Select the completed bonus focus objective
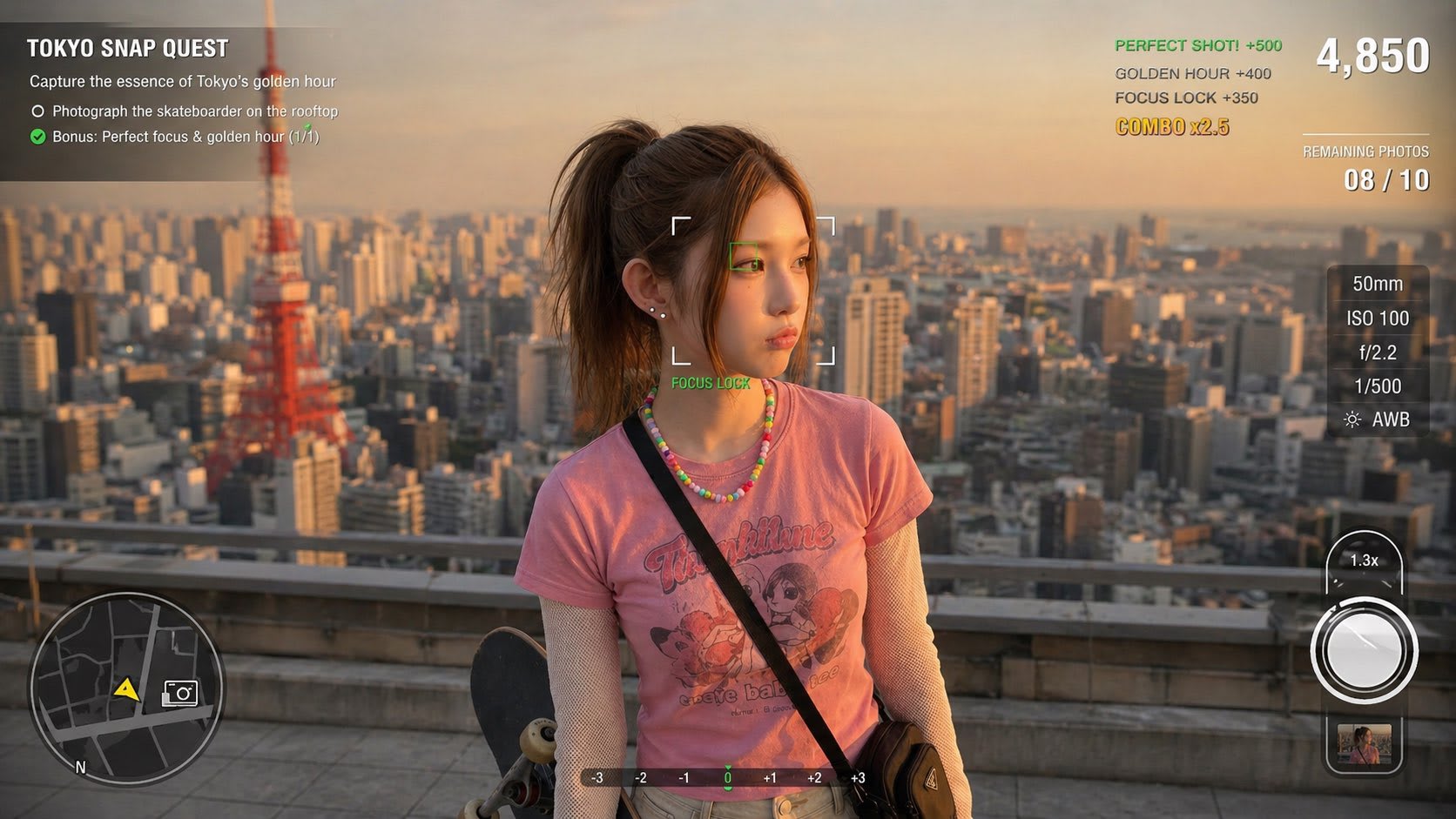The image size is (1456, 819). 185,137
